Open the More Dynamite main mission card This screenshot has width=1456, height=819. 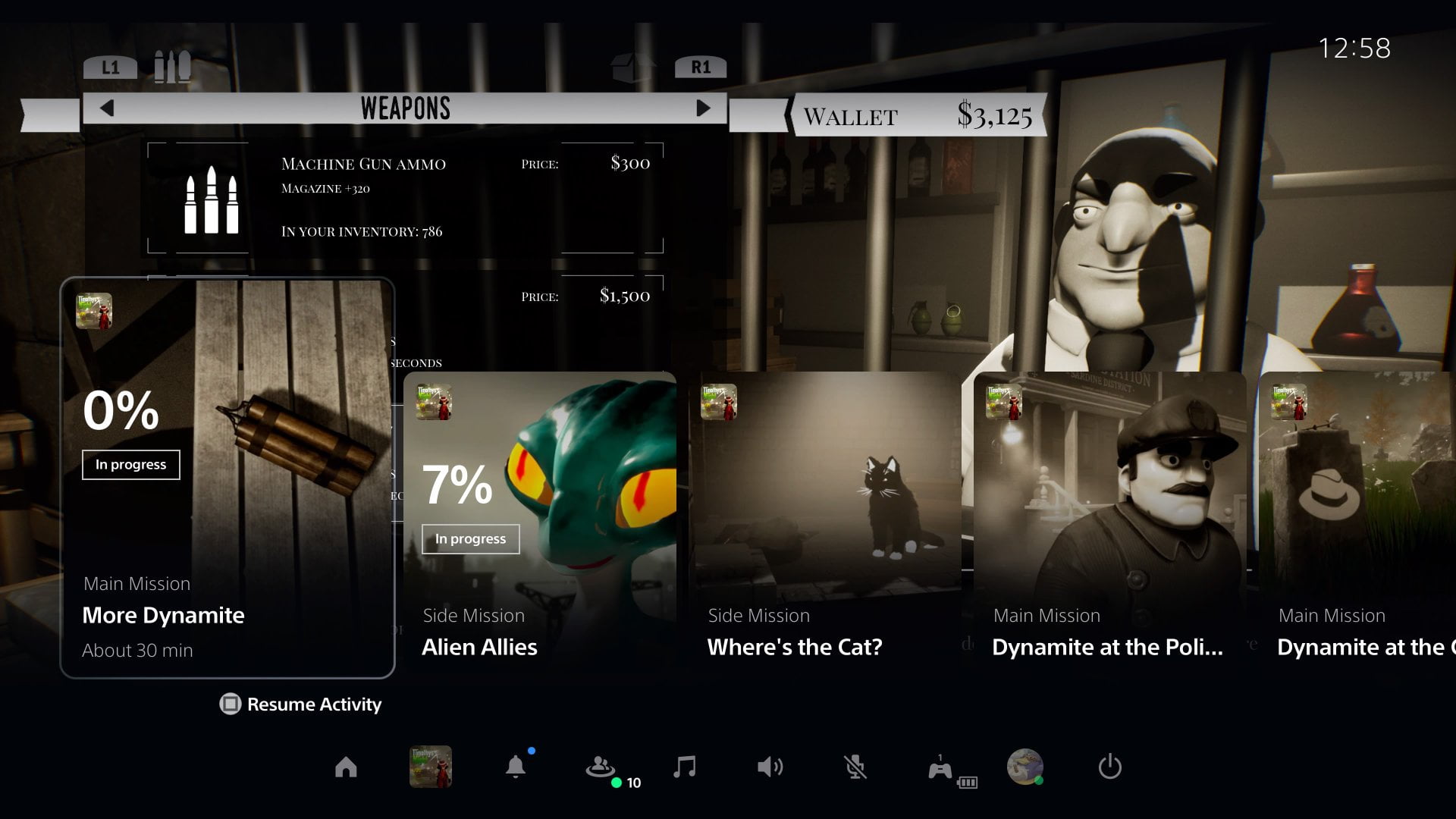click(x=227, y=478)
